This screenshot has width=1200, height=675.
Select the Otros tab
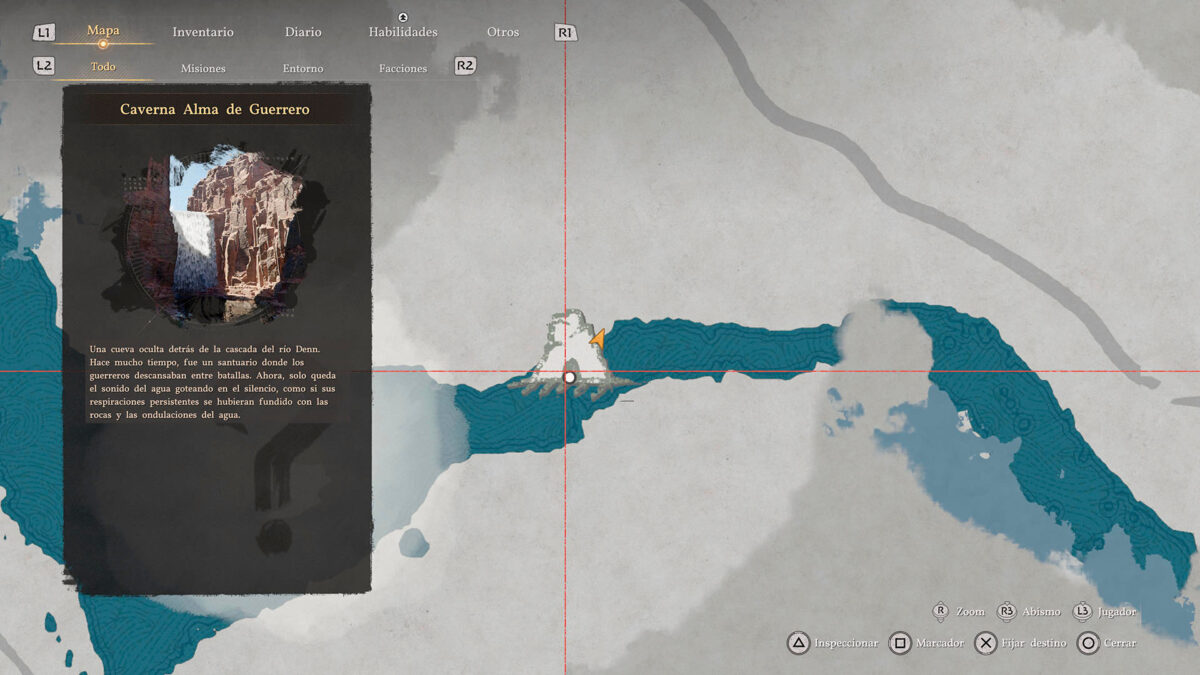[503, 32]
